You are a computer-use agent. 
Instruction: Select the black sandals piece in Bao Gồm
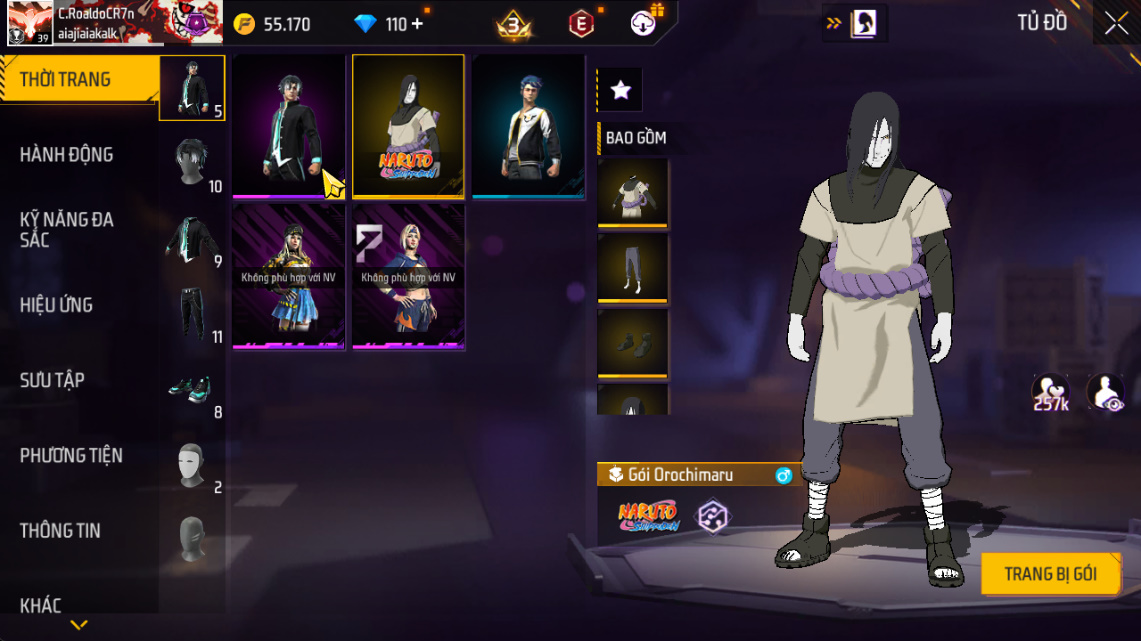tap(632, 343)
